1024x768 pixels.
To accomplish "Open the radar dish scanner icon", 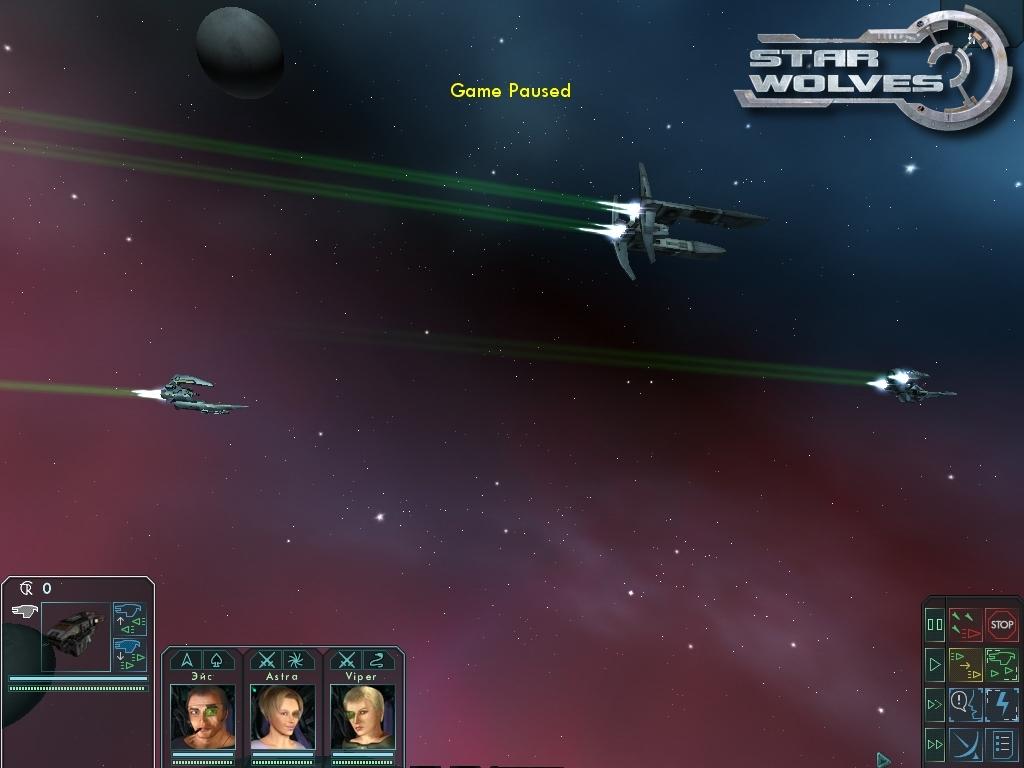I will (965, 744).
